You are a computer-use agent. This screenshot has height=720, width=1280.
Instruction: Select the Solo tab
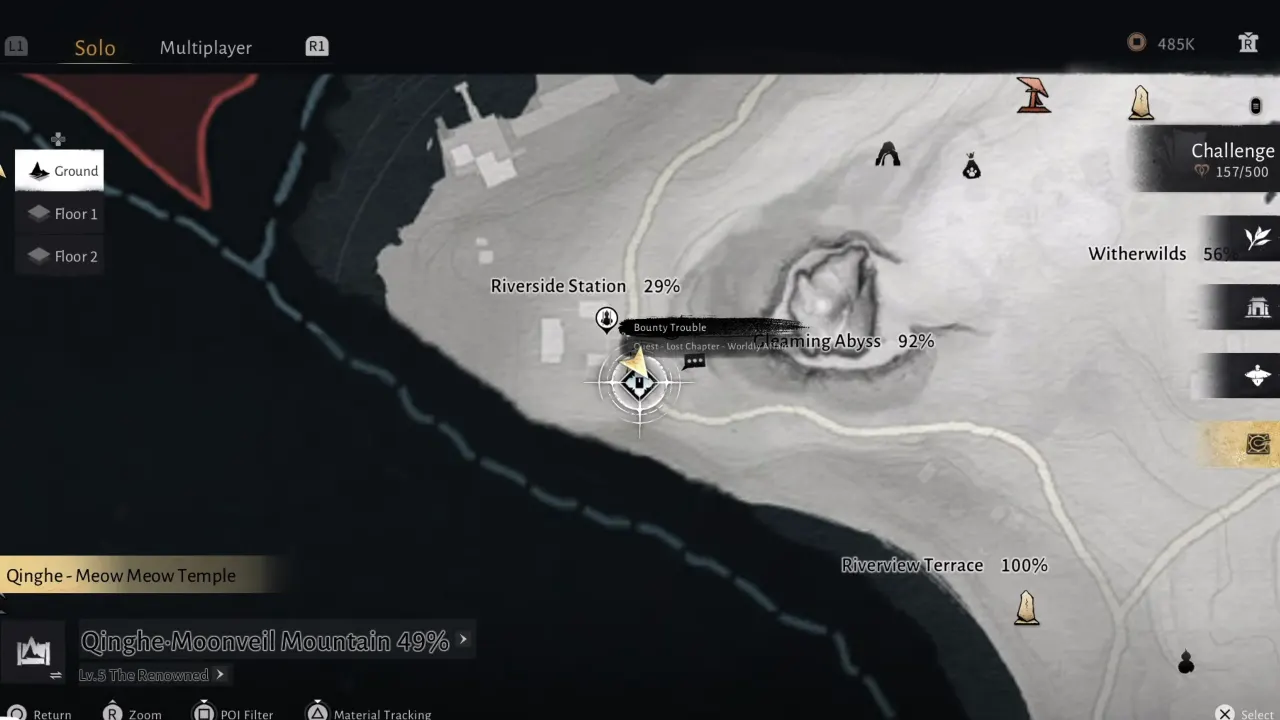click(95, 47)
